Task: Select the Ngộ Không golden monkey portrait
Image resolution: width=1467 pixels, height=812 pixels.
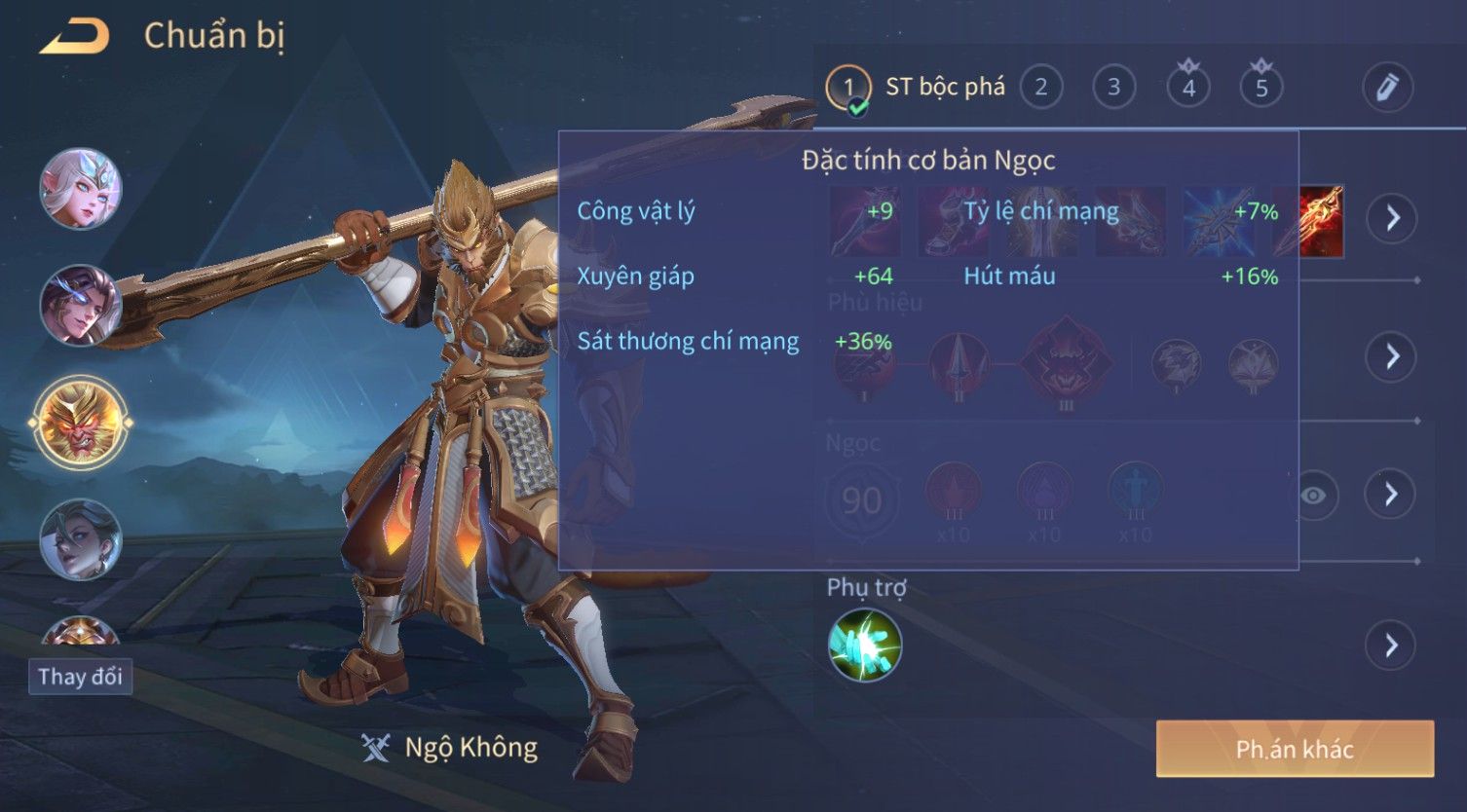Action: click(81, 423)
